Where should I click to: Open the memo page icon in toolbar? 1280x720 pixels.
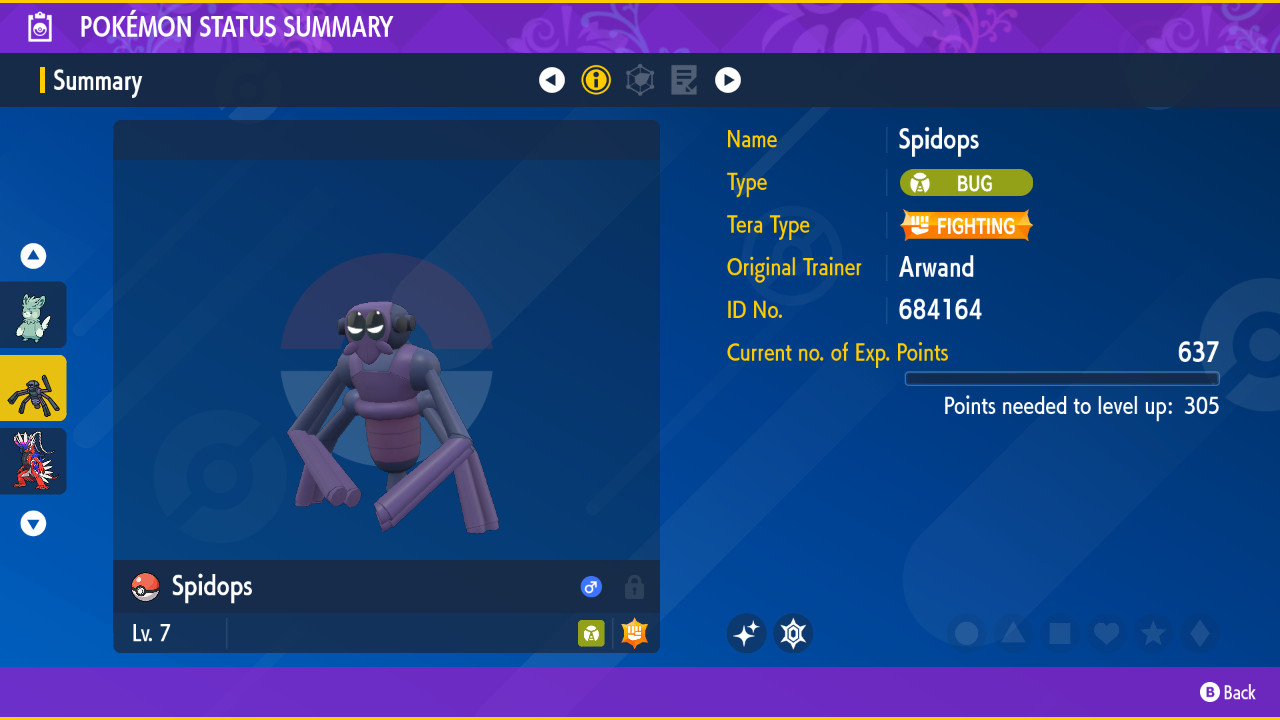[684, 80]
